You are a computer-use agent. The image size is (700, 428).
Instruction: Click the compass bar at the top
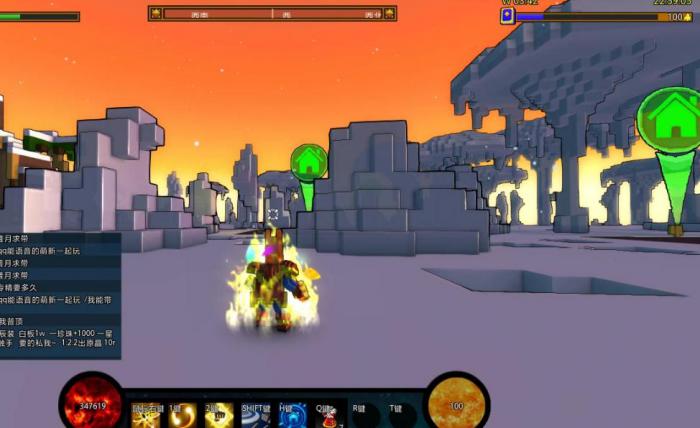click(x=273, y=14)
